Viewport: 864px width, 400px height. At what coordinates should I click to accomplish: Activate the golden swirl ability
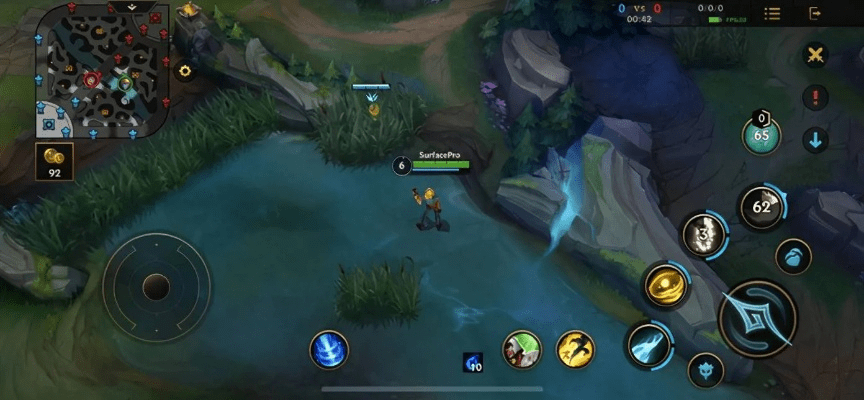663,284
